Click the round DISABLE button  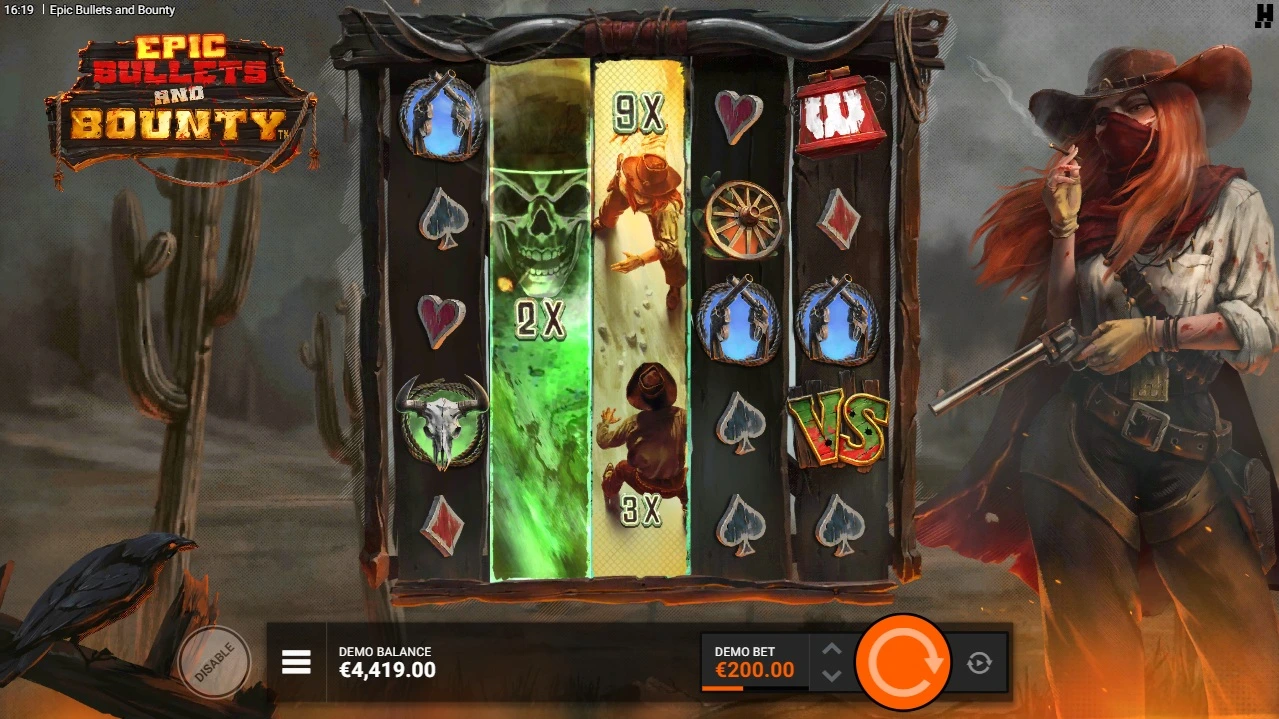tap(214, 661)
